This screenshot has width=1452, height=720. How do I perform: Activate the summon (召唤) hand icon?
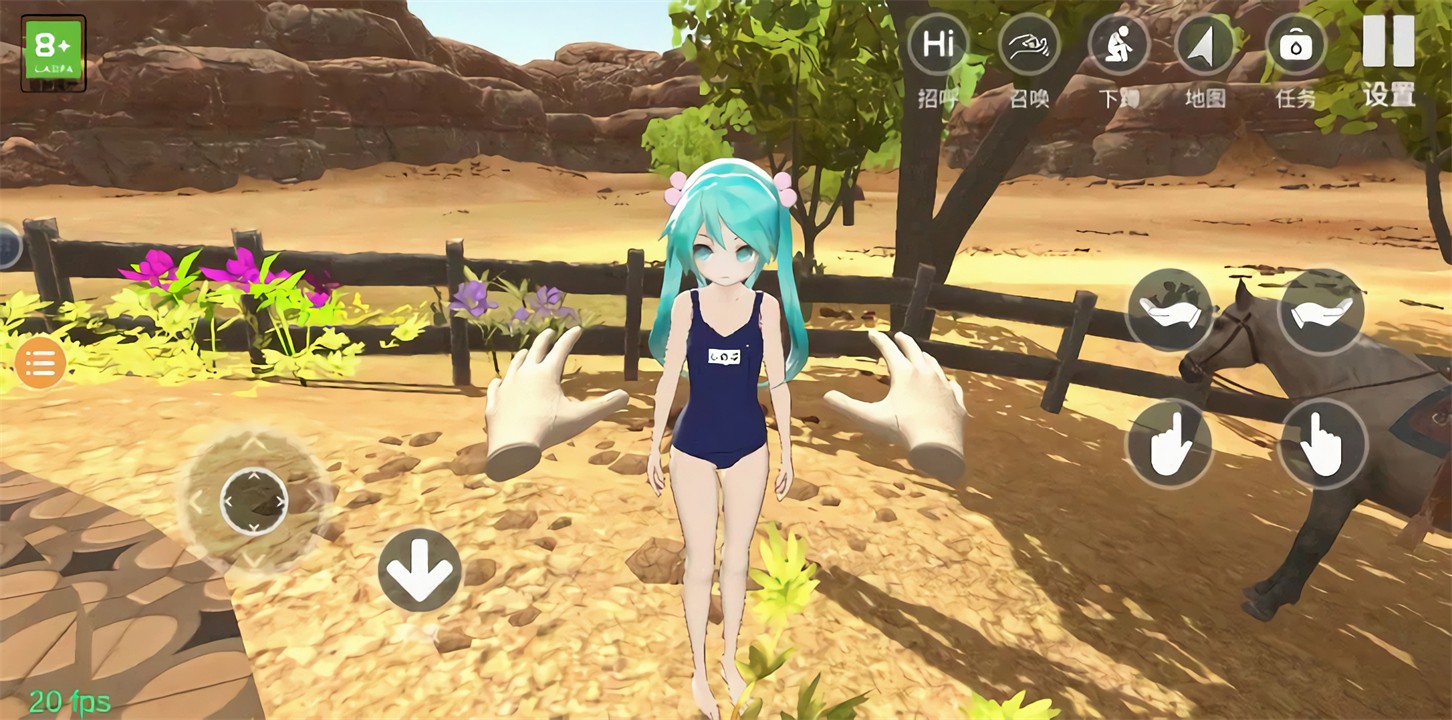coord(1029,45)
